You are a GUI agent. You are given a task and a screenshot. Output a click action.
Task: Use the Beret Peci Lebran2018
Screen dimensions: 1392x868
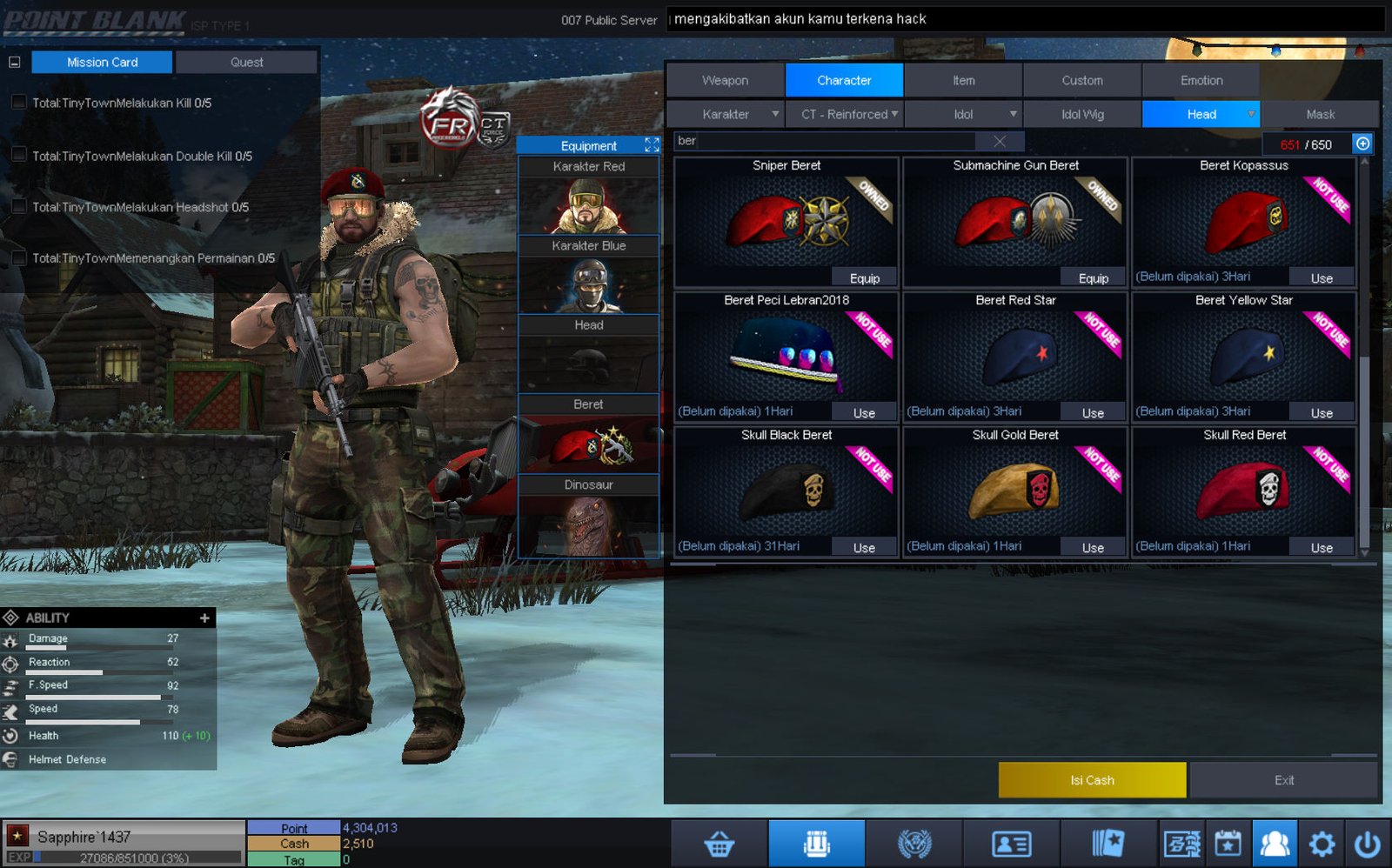pyautogui.click(x=864, y=413)
